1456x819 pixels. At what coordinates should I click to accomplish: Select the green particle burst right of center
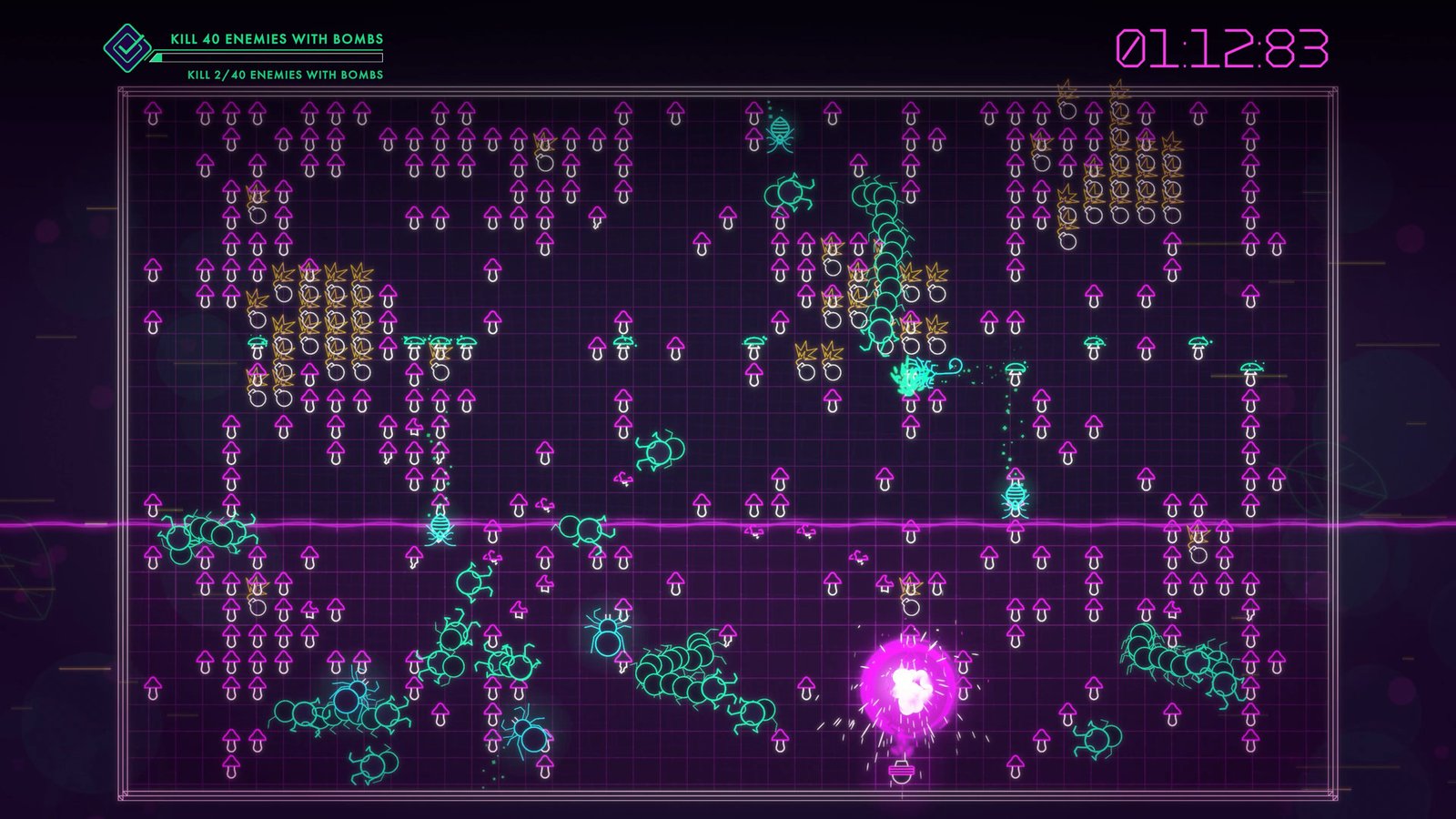coord(910,377)
